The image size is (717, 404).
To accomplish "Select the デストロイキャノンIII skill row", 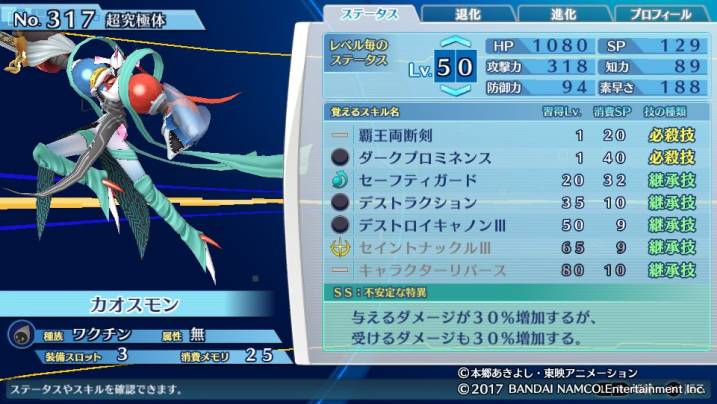I will 514,225.
